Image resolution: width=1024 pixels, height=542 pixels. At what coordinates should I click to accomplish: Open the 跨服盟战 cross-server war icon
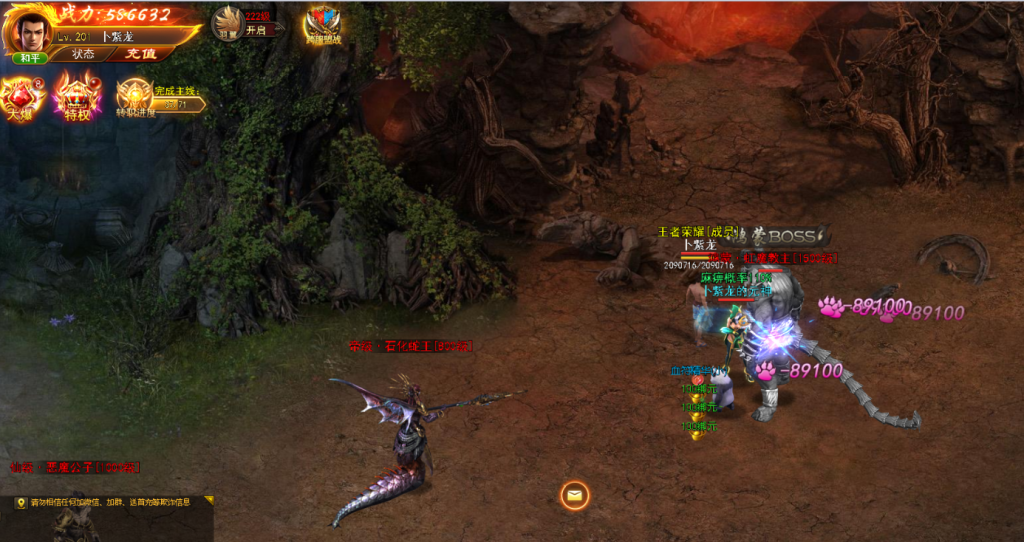(323, 25)
